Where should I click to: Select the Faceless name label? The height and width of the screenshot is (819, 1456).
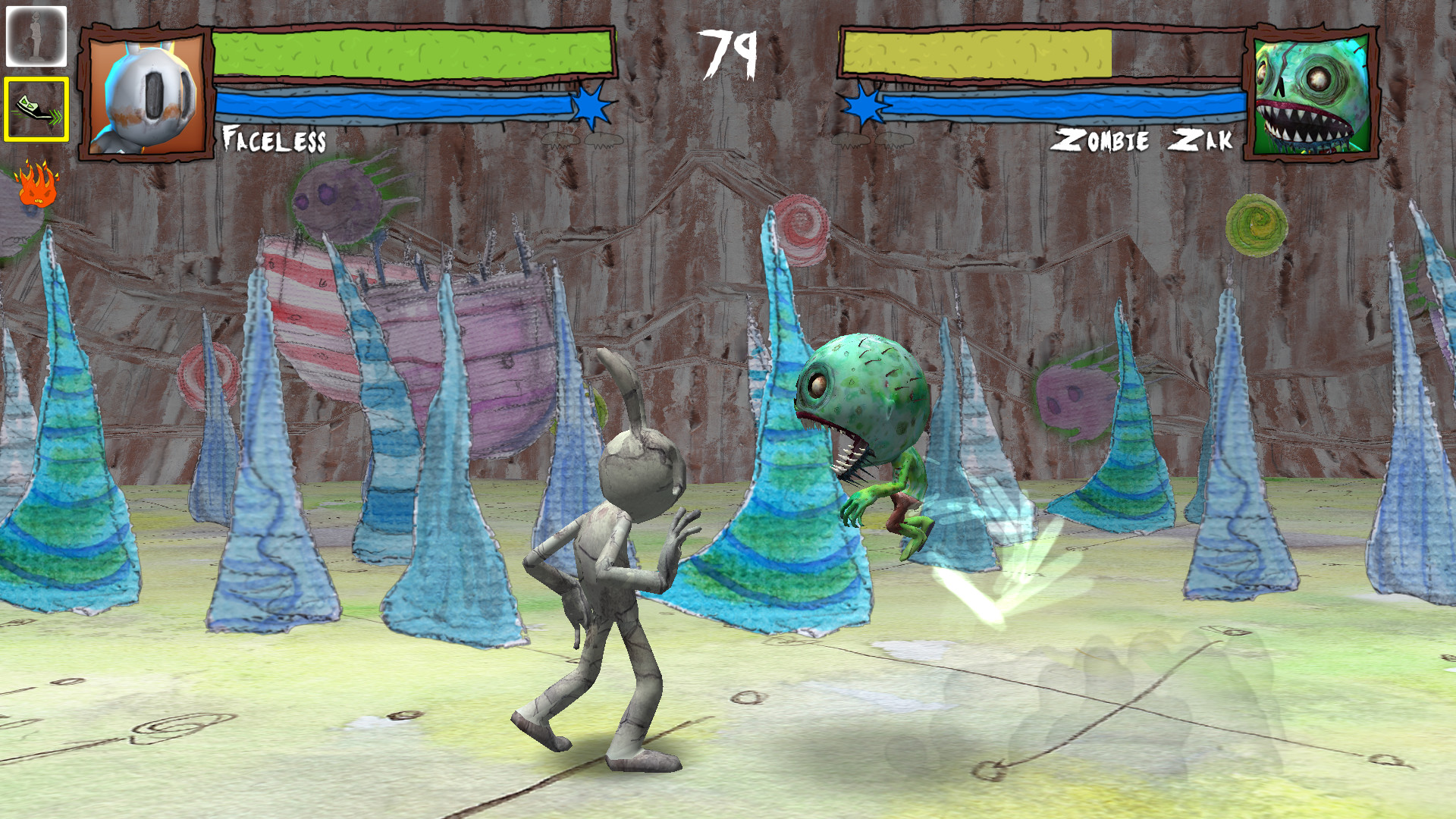click(x=275, y=138)
